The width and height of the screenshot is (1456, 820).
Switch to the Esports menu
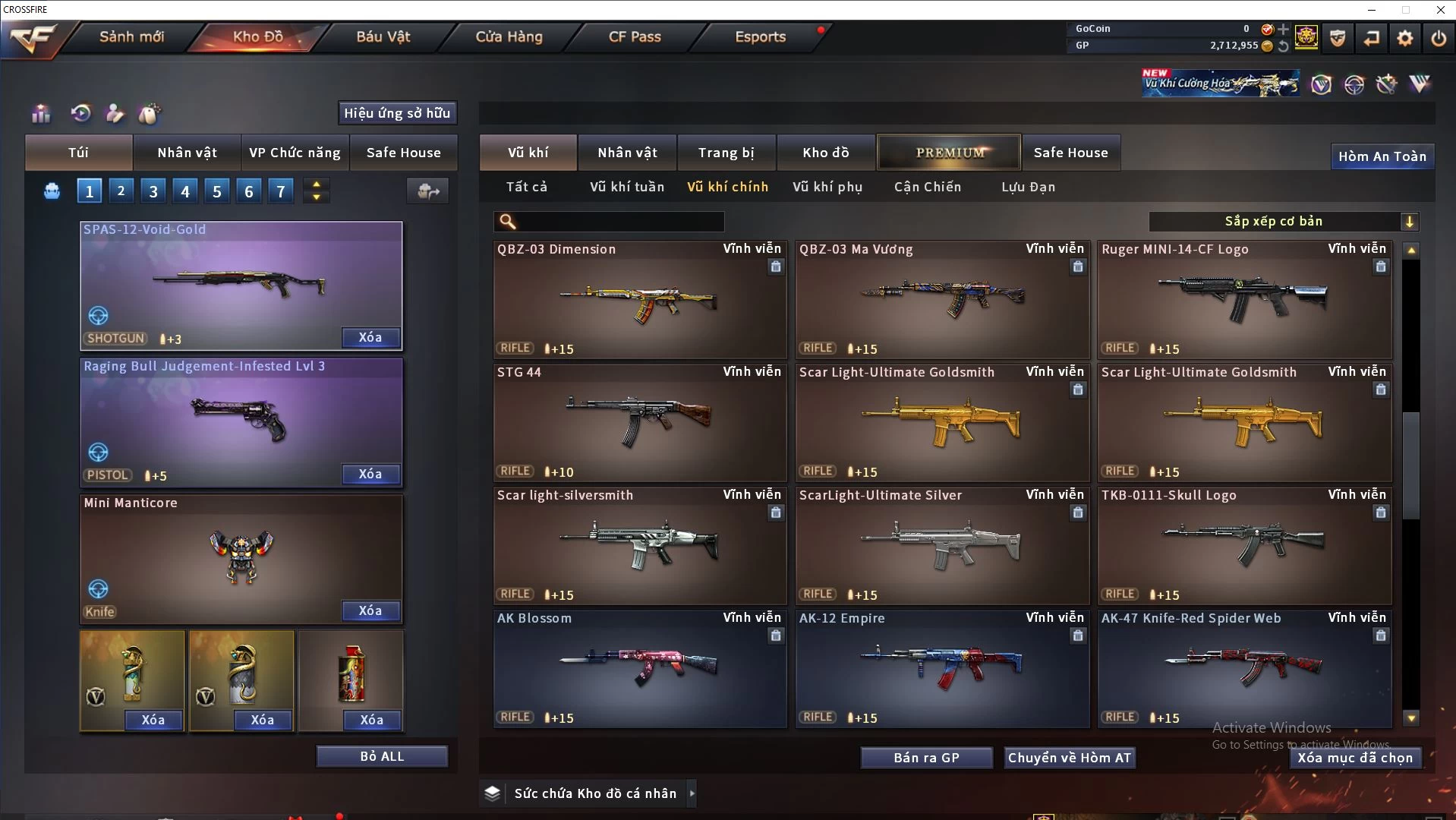(760, 36)
